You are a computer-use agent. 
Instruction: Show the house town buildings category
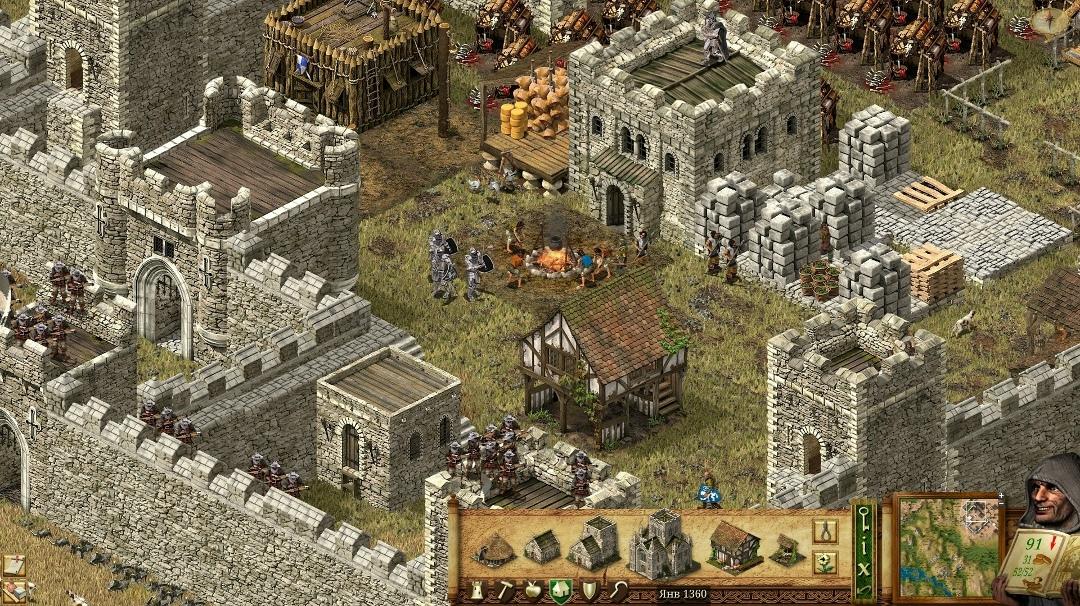(x=561, y=592)
